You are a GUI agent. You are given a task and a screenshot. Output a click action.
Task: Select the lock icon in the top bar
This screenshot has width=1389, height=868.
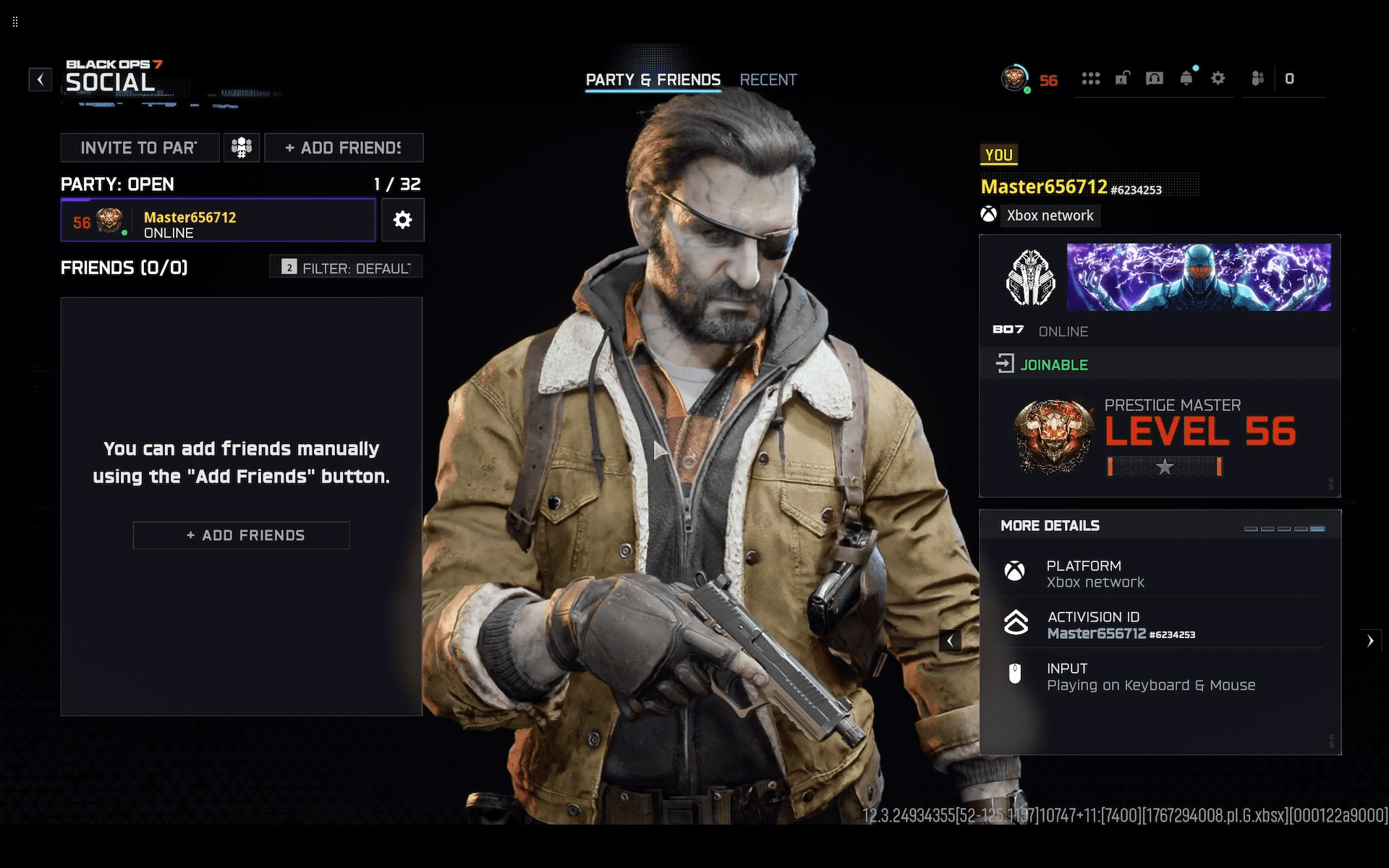[1123, 78]
